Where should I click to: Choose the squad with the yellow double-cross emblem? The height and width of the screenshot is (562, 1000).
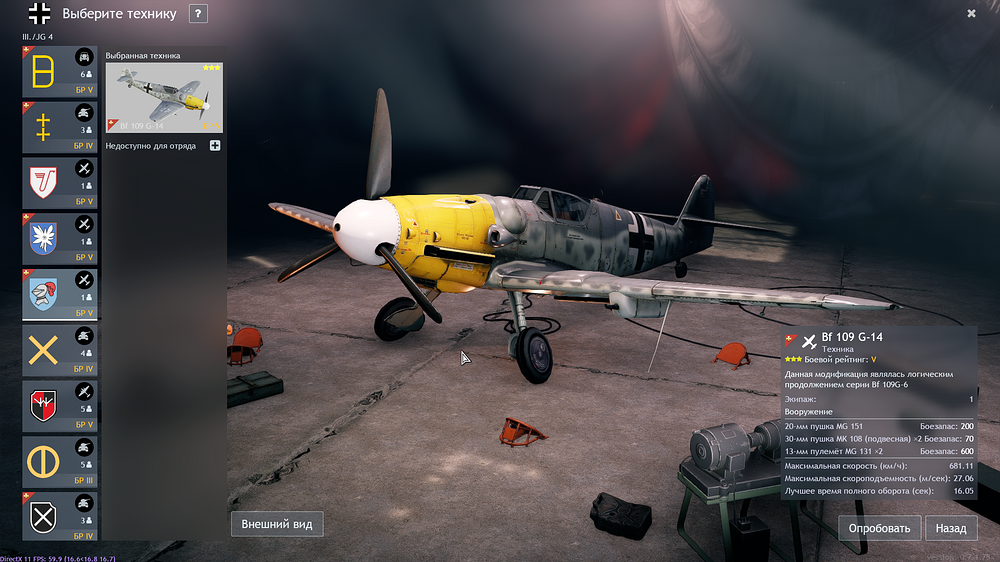(59, 127)
